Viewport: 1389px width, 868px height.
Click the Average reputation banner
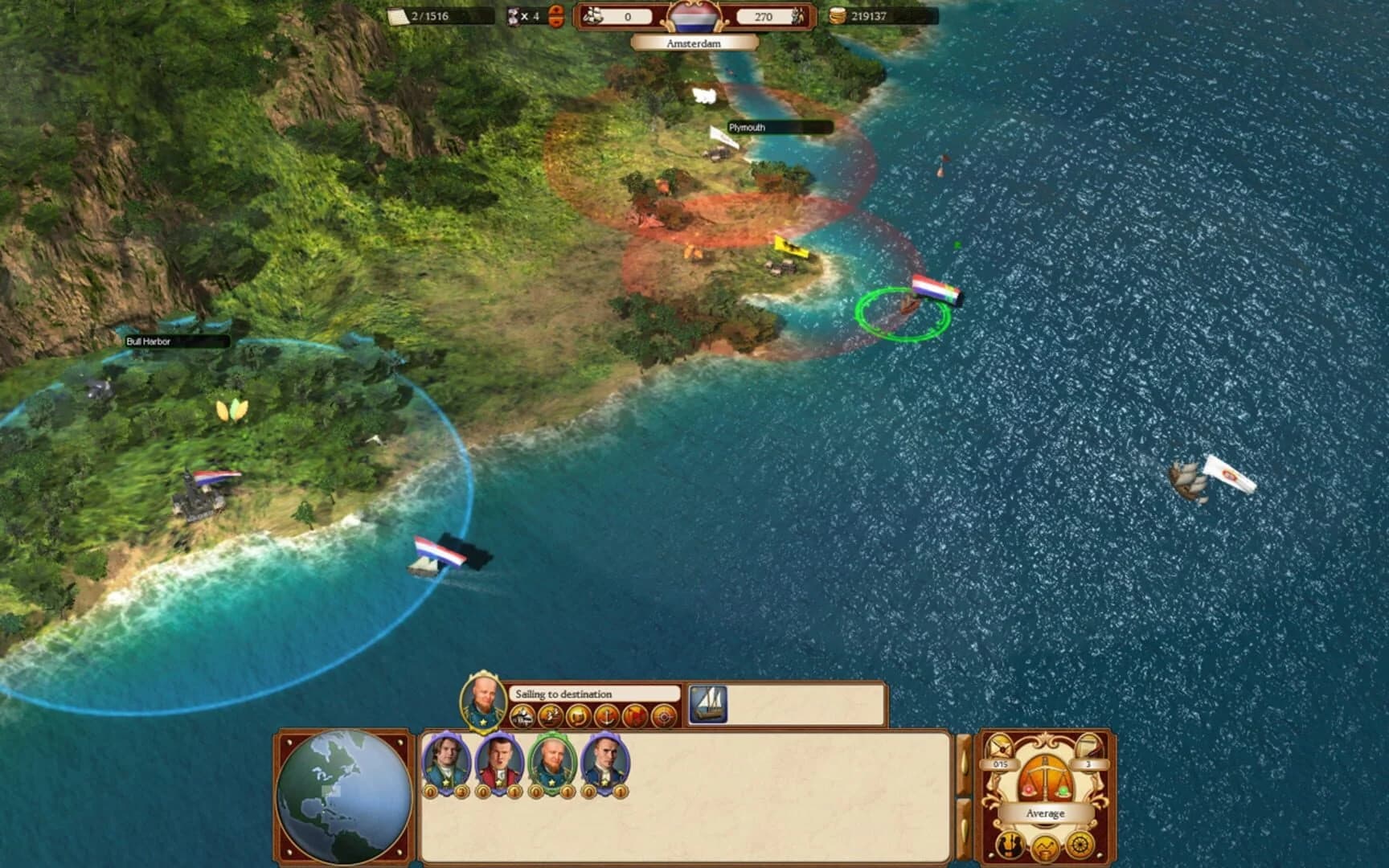click(x=1046, y=813)
